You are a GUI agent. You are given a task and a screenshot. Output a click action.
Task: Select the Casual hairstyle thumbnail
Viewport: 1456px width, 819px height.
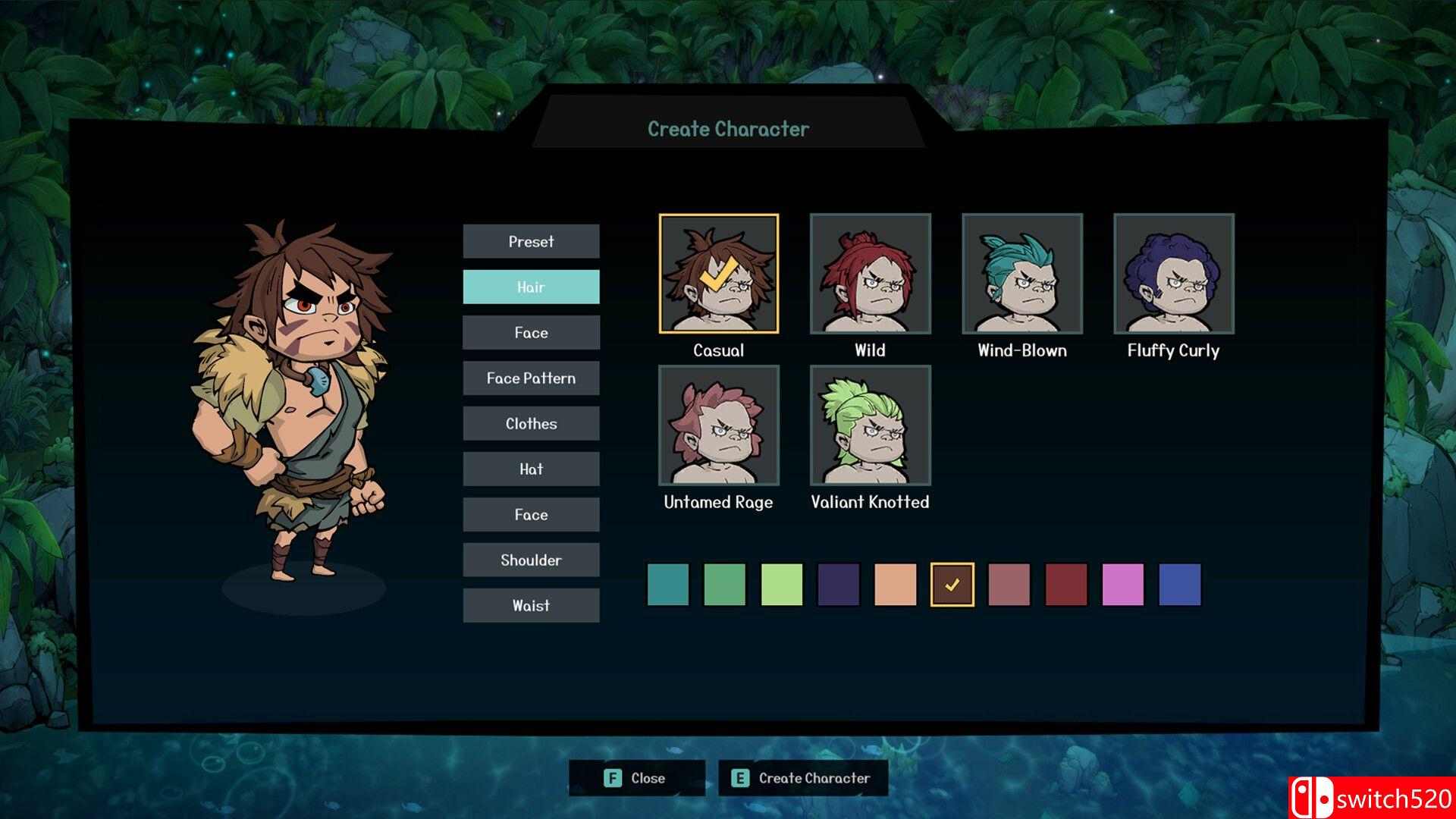point(718,274)
